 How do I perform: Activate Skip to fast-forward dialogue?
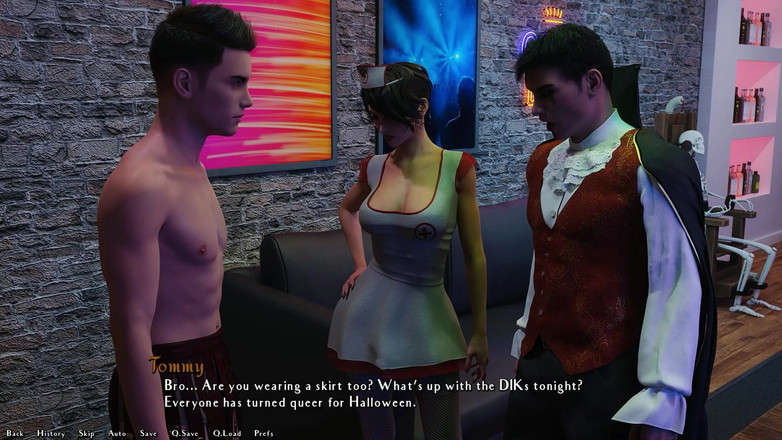[86, 433]
